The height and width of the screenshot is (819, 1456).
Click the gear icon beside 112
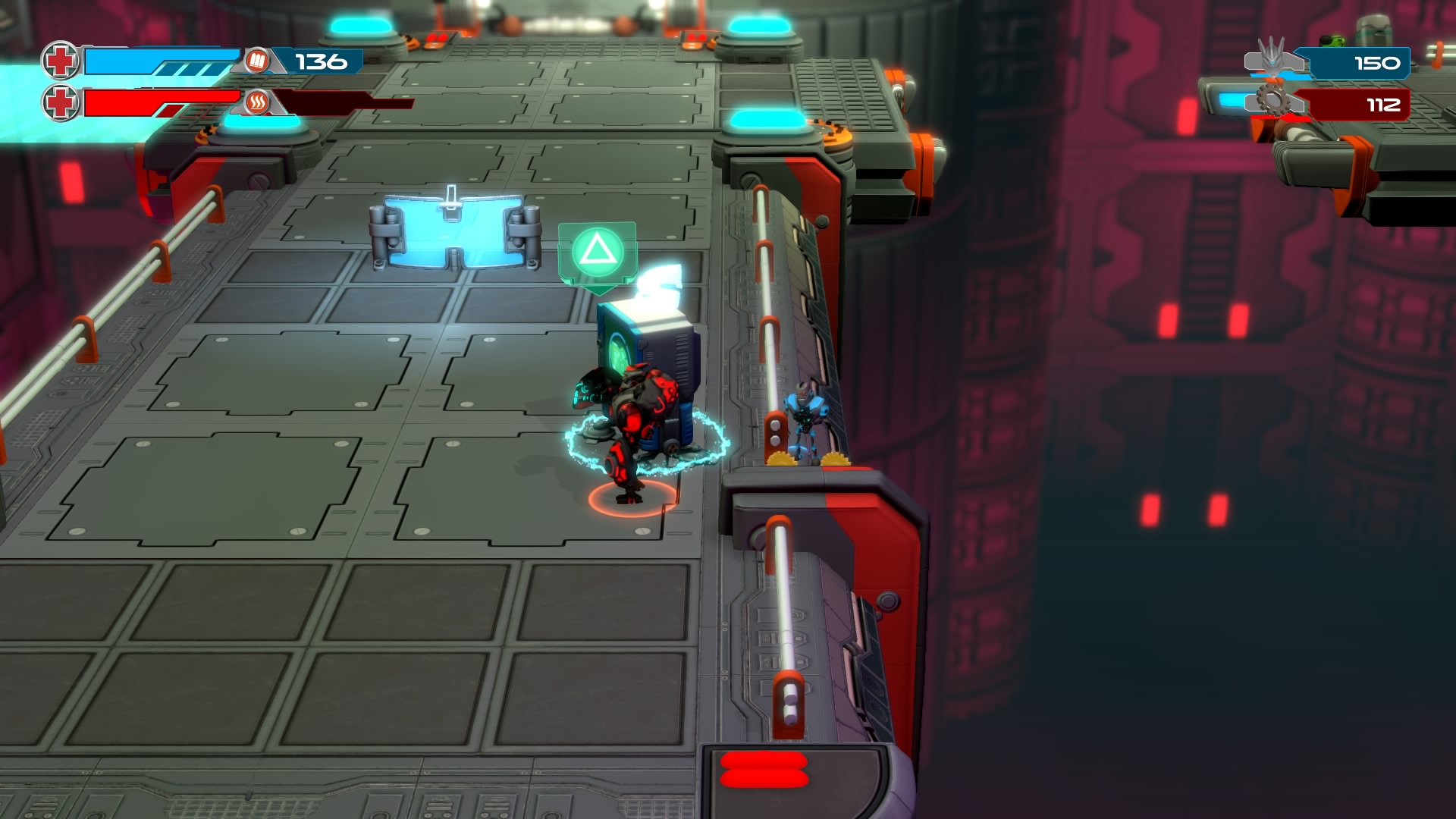tap(1274, 100)
